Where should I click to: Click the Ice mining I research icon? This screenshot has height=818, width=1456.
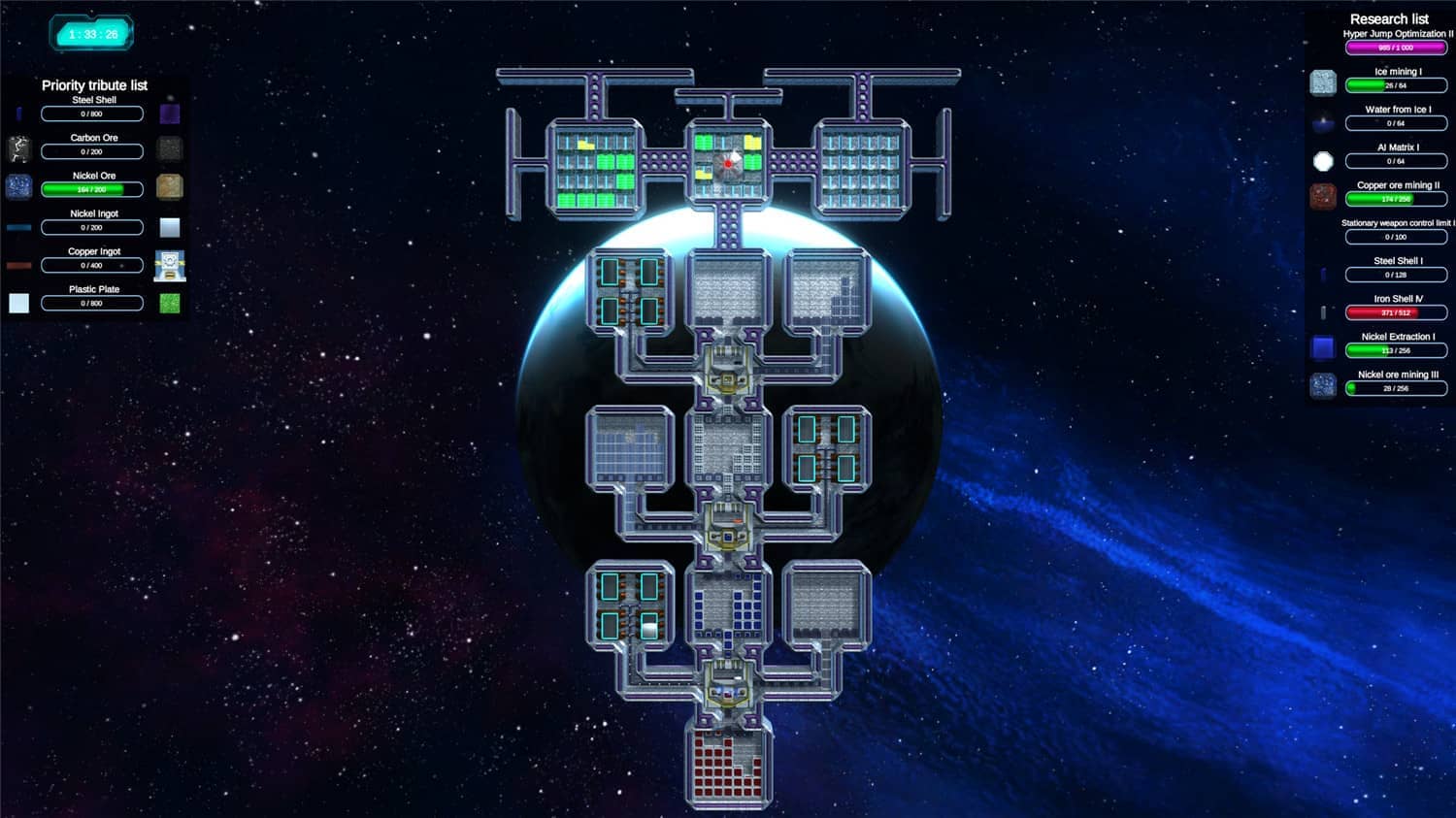[1323, 82]
